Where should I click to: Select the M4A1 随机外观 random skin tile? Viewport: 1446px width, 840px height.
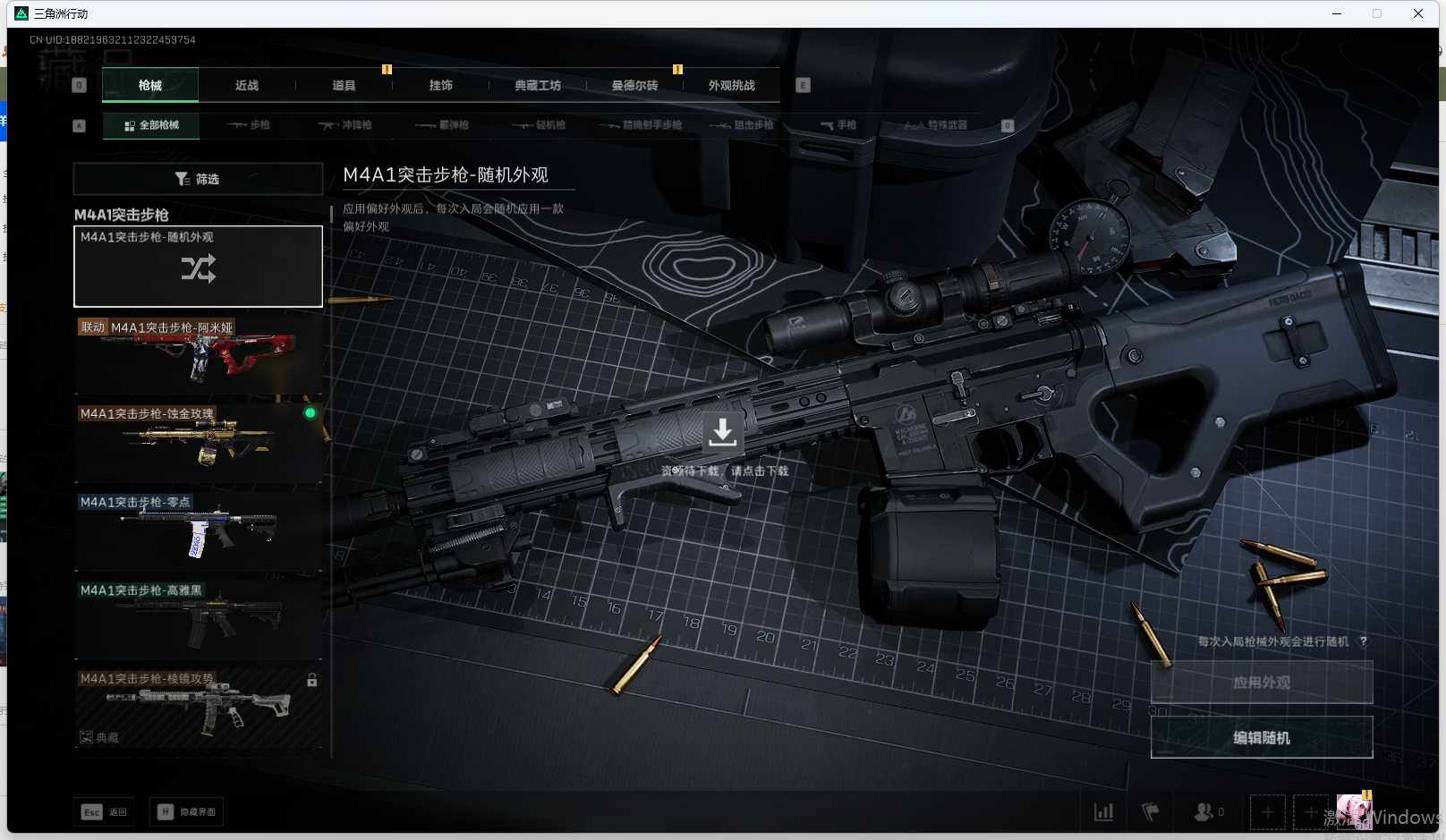click(x=198, y=267)
